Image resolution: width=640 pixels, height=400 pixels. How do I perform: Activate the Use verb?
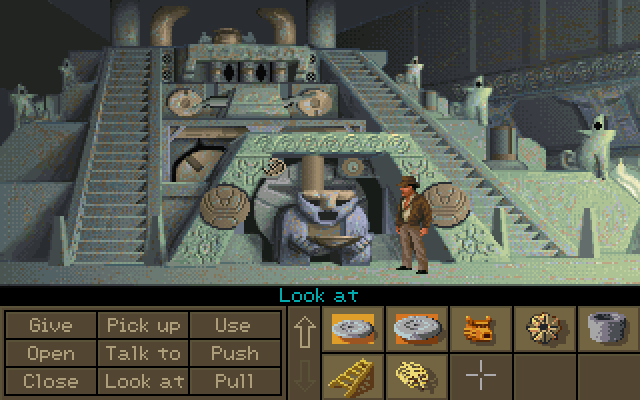(x=233, y=325)
